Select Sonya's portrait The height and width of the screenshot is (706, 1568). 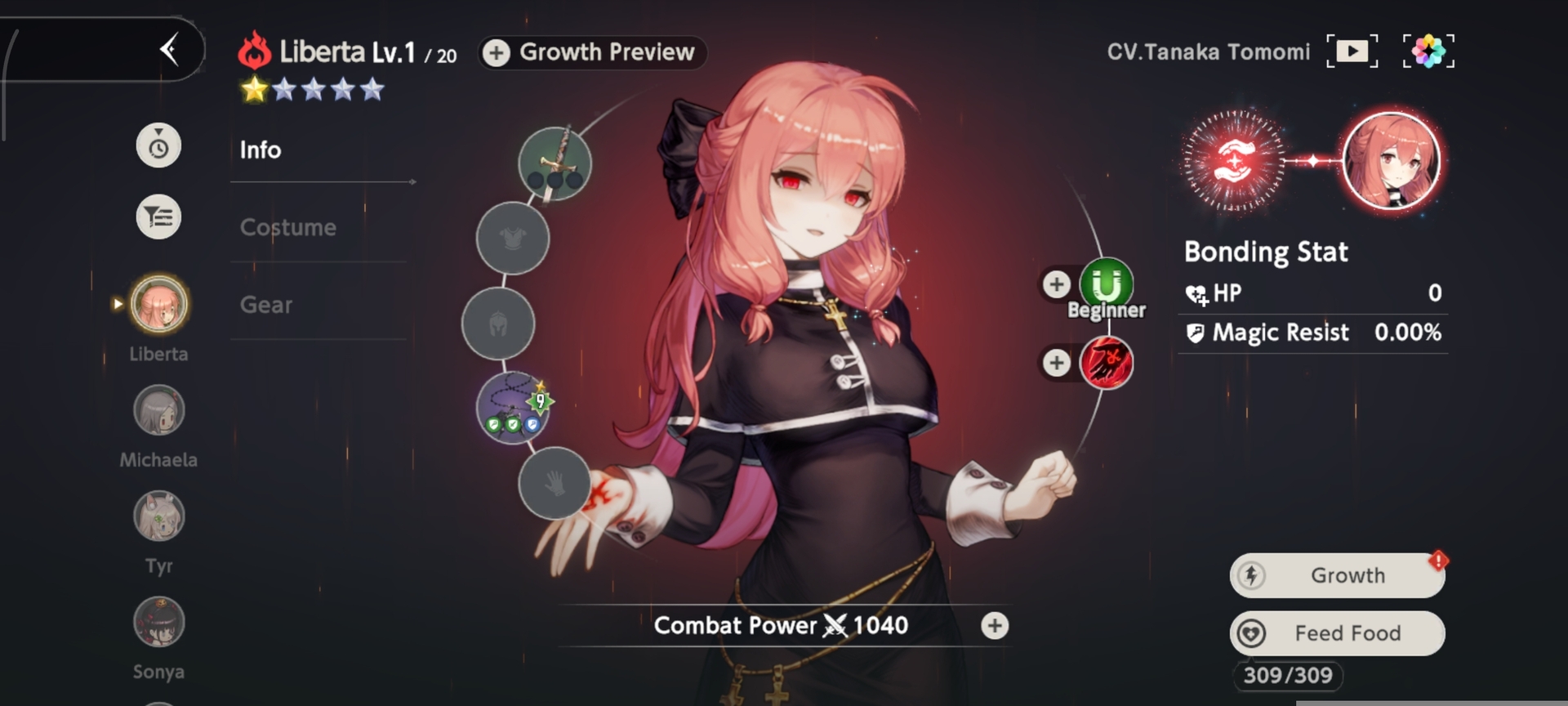[x=158, y=623]
